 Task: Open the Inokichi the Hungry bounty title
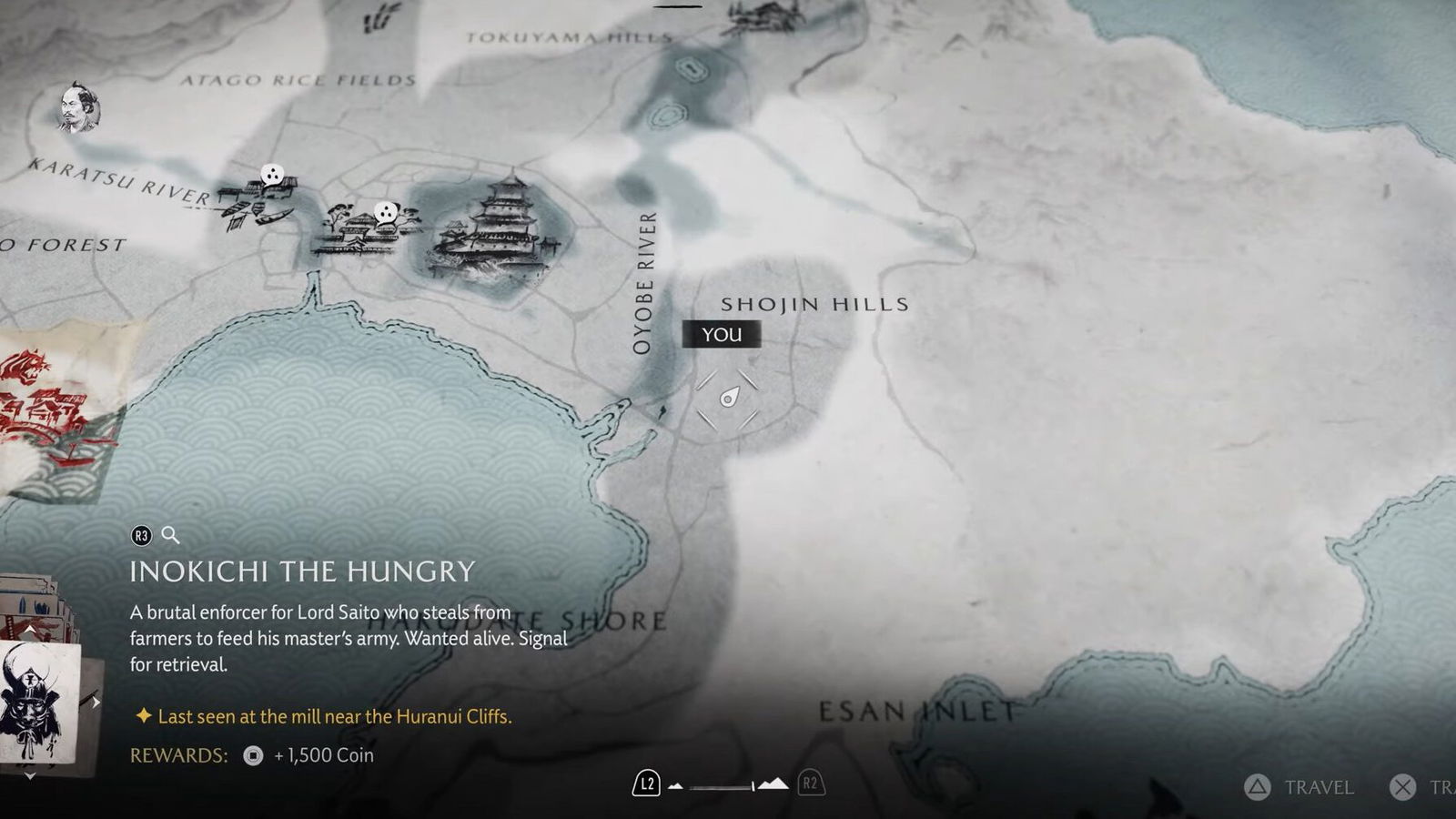302,571
